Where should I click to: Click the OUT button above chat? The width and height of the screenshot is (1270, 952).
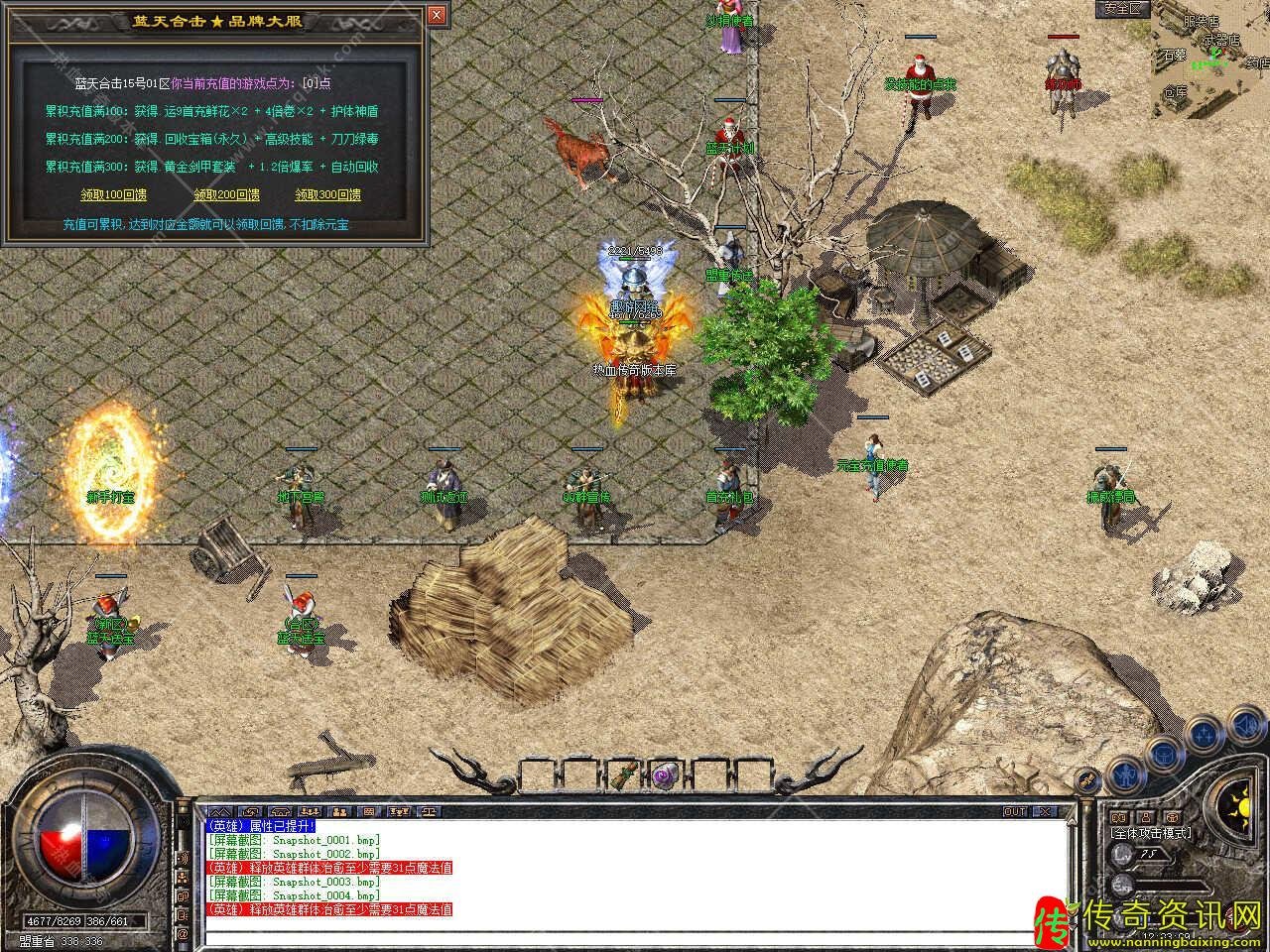[1015, 811]
